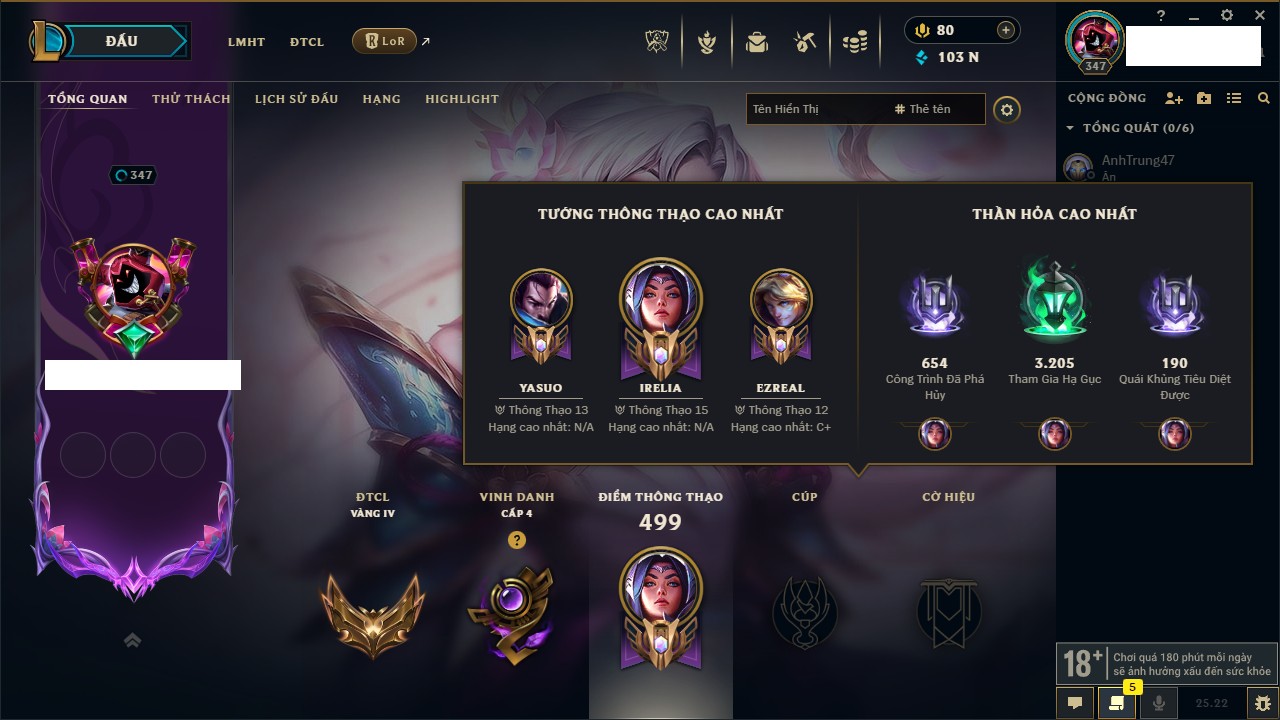Viewport: 1280px width, 720px height.
Task: Open the LMHT game mode tab
Action: click(246, 42)
